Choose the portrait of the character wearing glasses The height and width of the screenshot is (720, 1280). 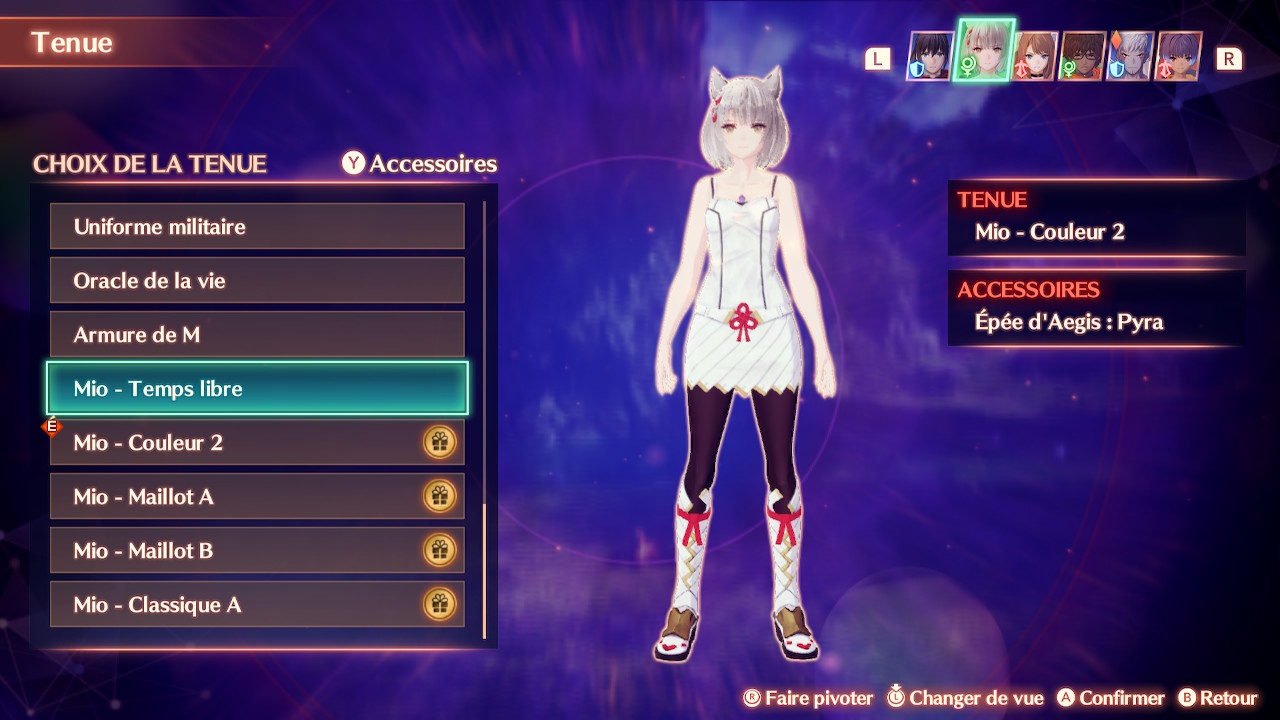[1082, 56]
